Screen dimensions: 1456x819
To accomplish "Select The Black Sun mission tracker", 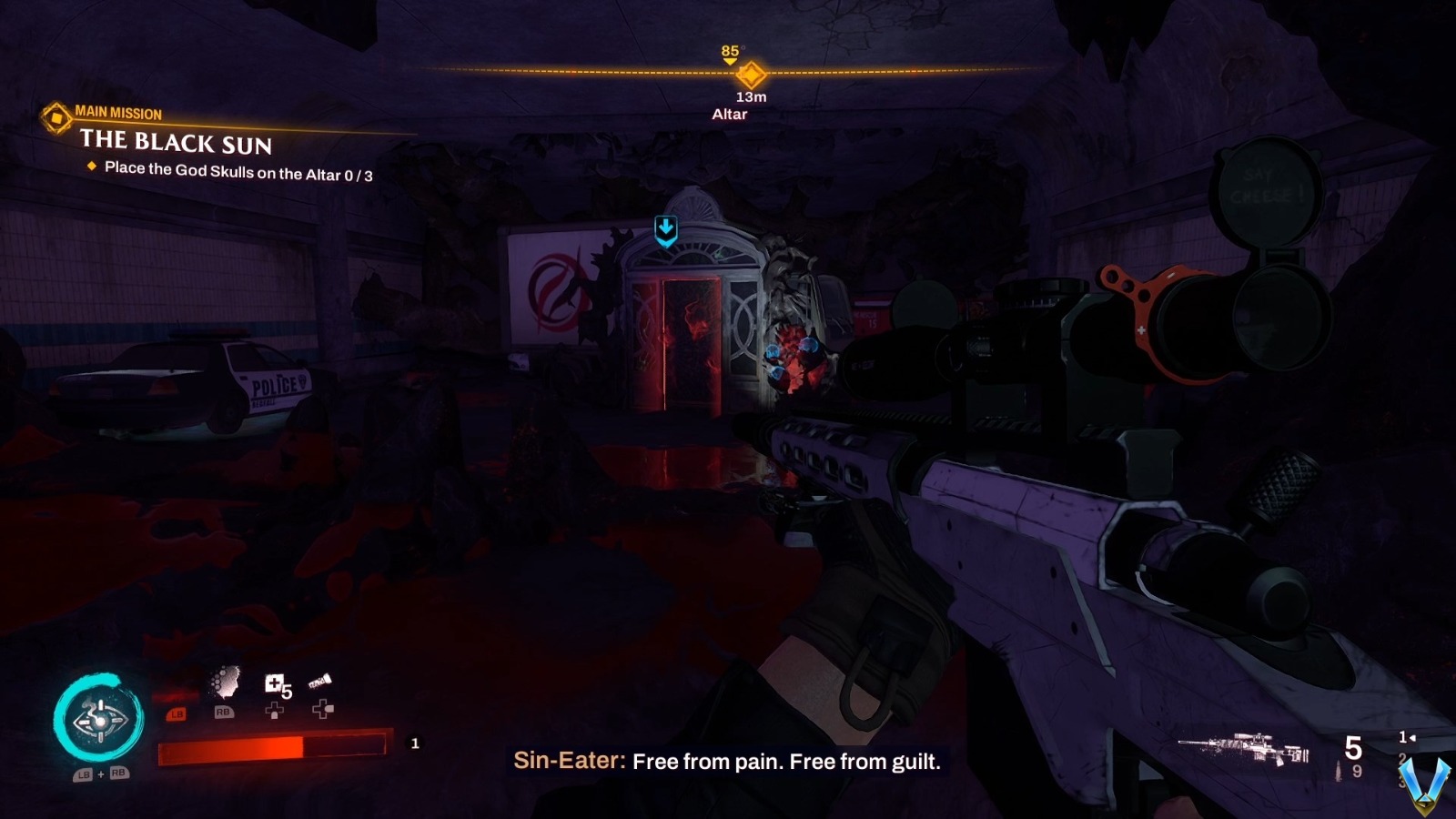I will pyautogui.click(x=176, y=141).
